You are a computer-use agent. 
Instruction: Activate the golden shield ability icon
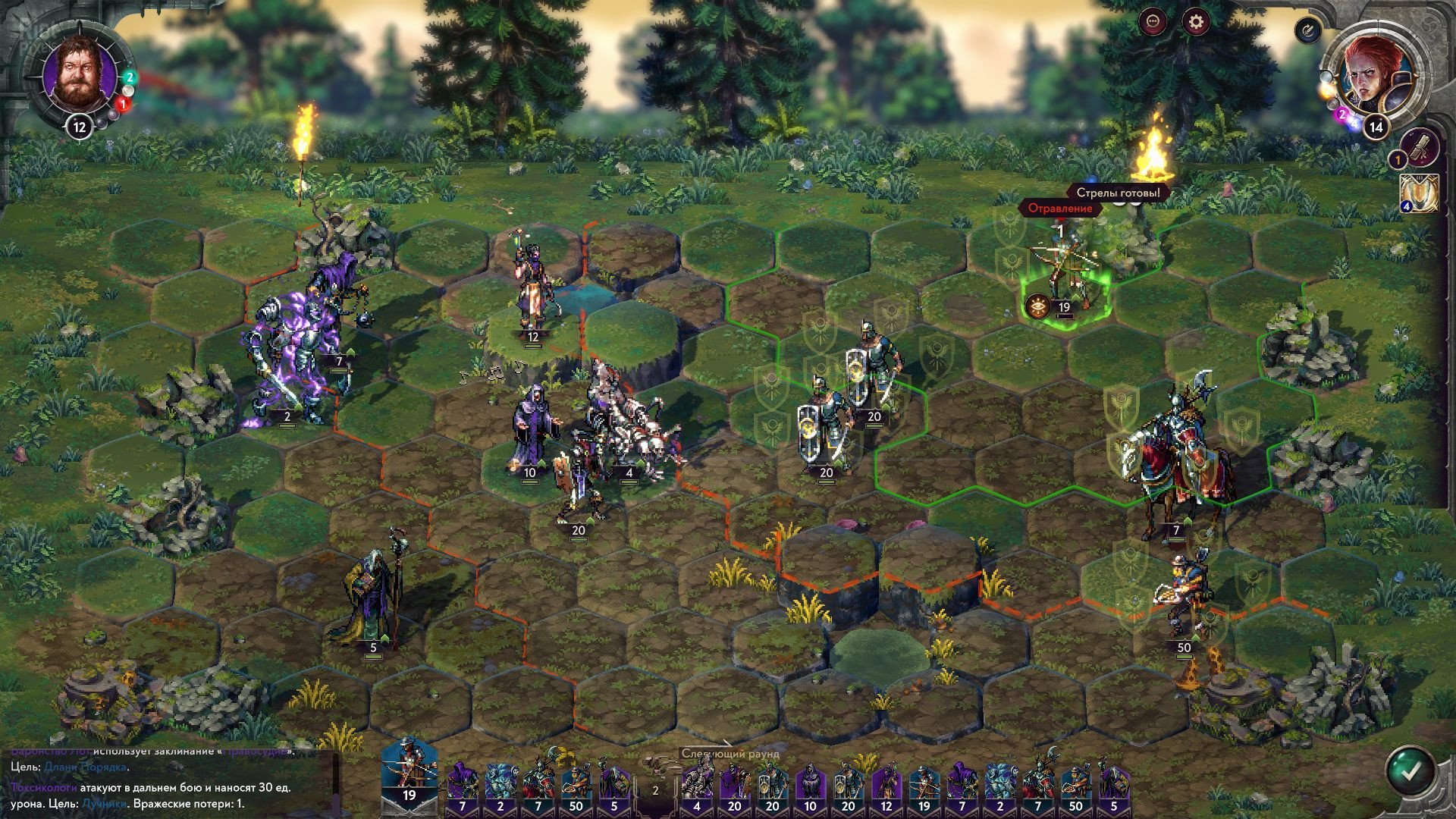tap(1420, 193)
